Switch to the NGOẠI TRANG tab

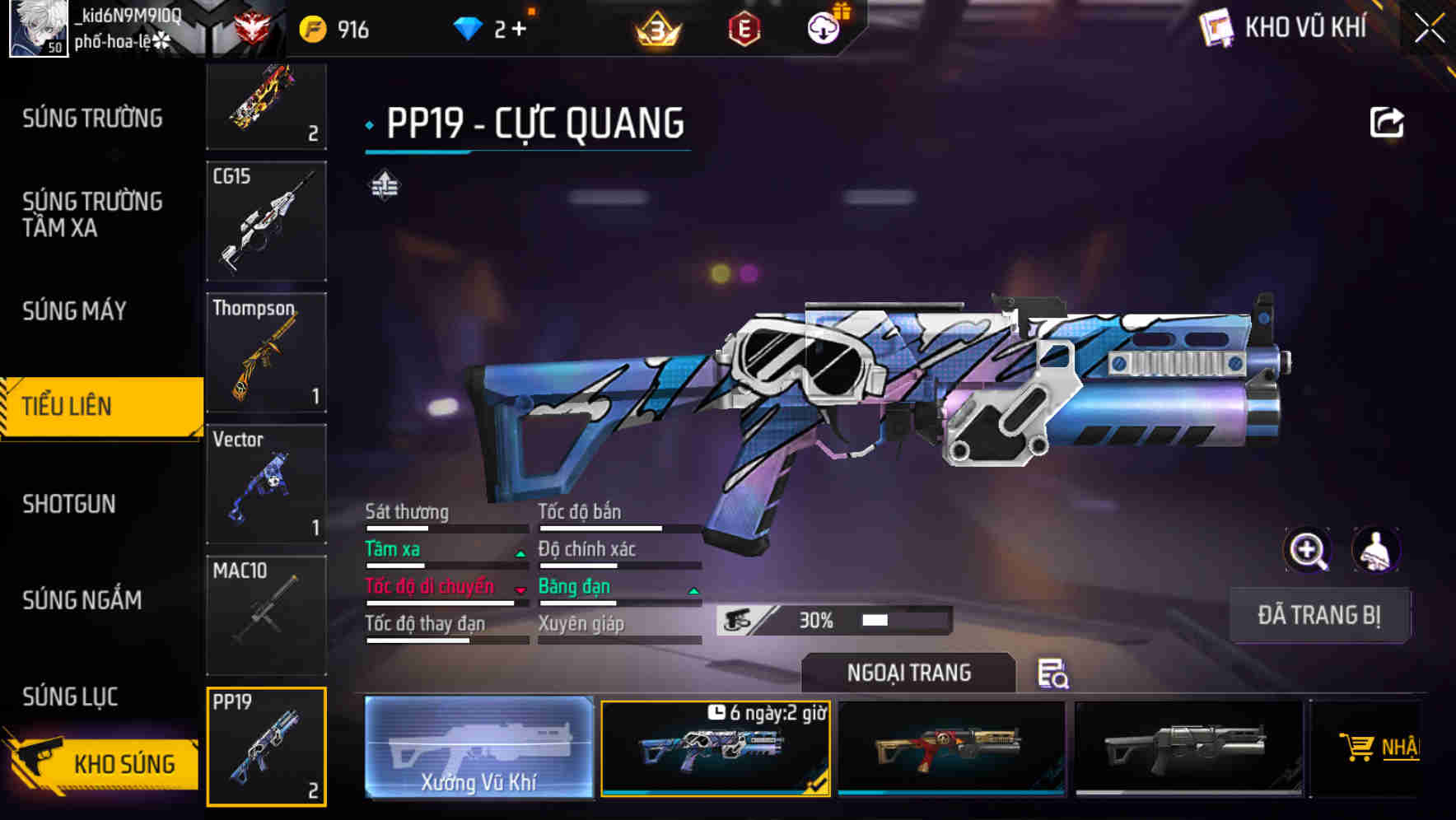[909, 672]
